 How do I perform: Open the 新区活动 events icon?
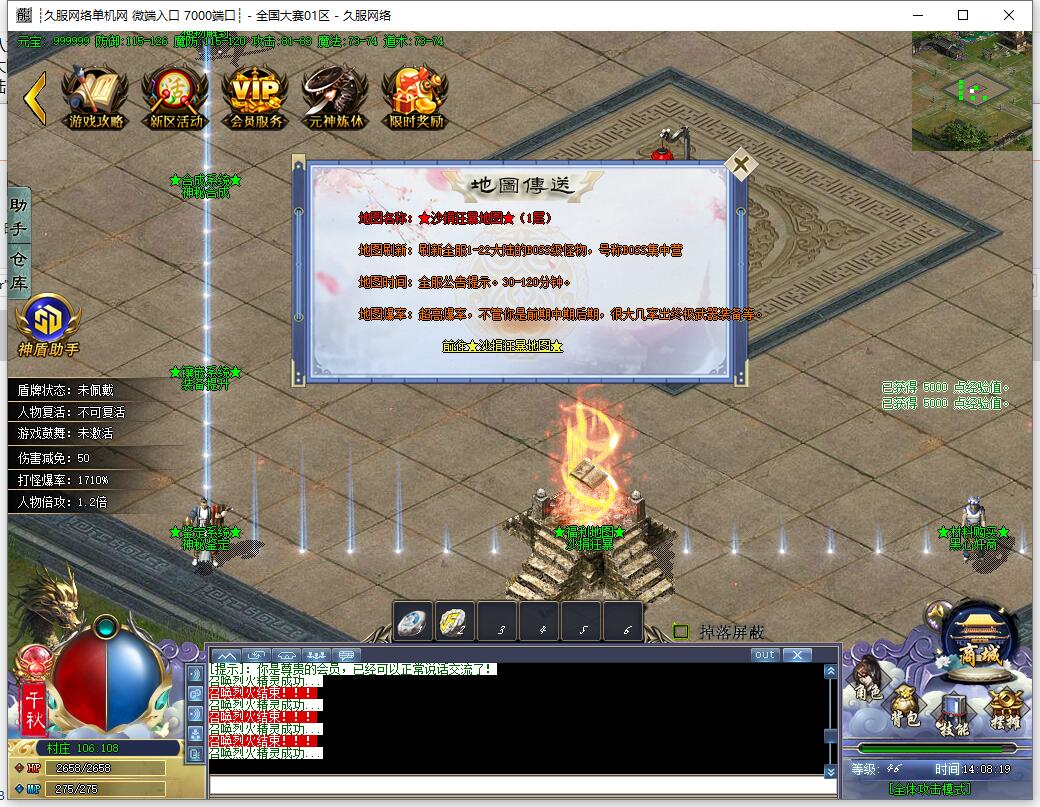176,98
